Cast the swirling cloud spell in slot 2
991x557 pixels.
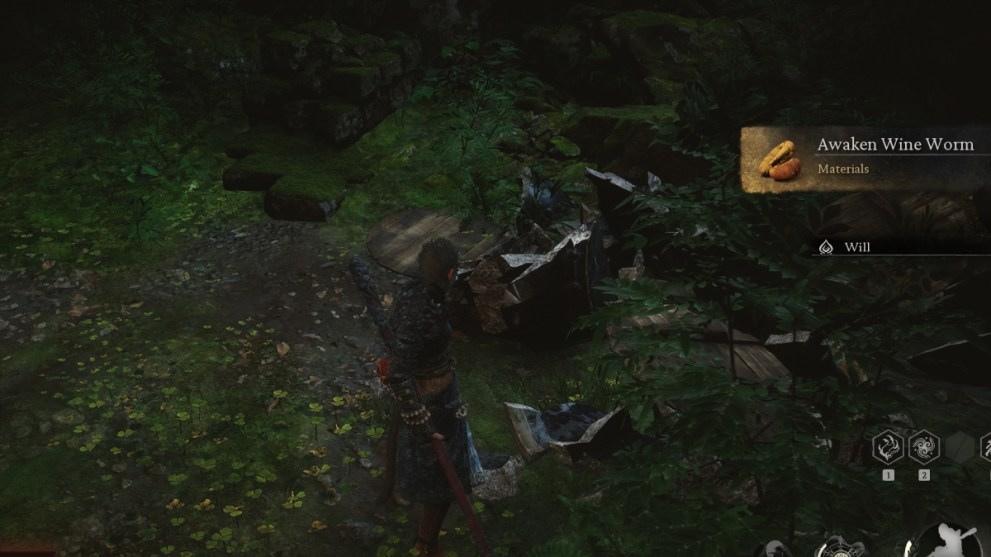(923, 446)
